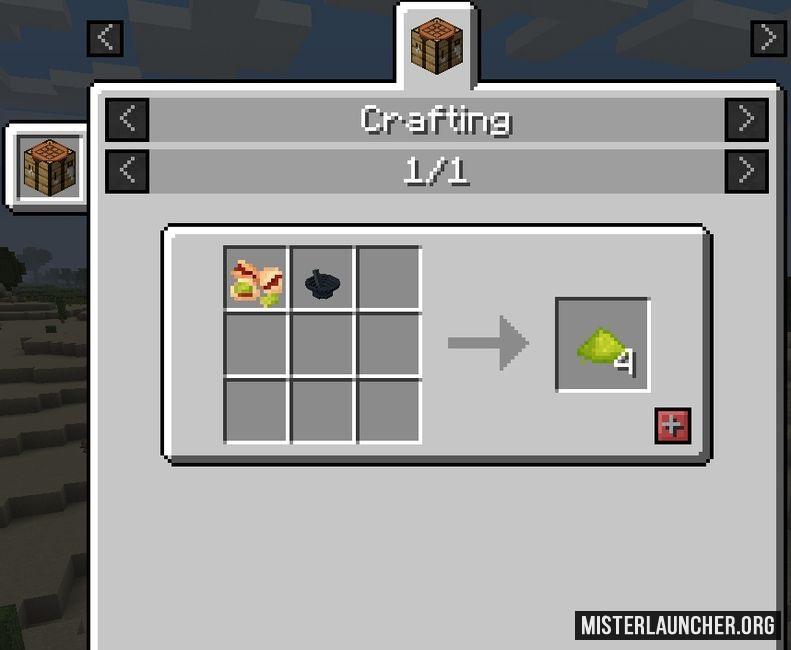This screenshot has height=650, width=791.
Task: Show next recipe page beside 1/1
Action: [746, 171]
